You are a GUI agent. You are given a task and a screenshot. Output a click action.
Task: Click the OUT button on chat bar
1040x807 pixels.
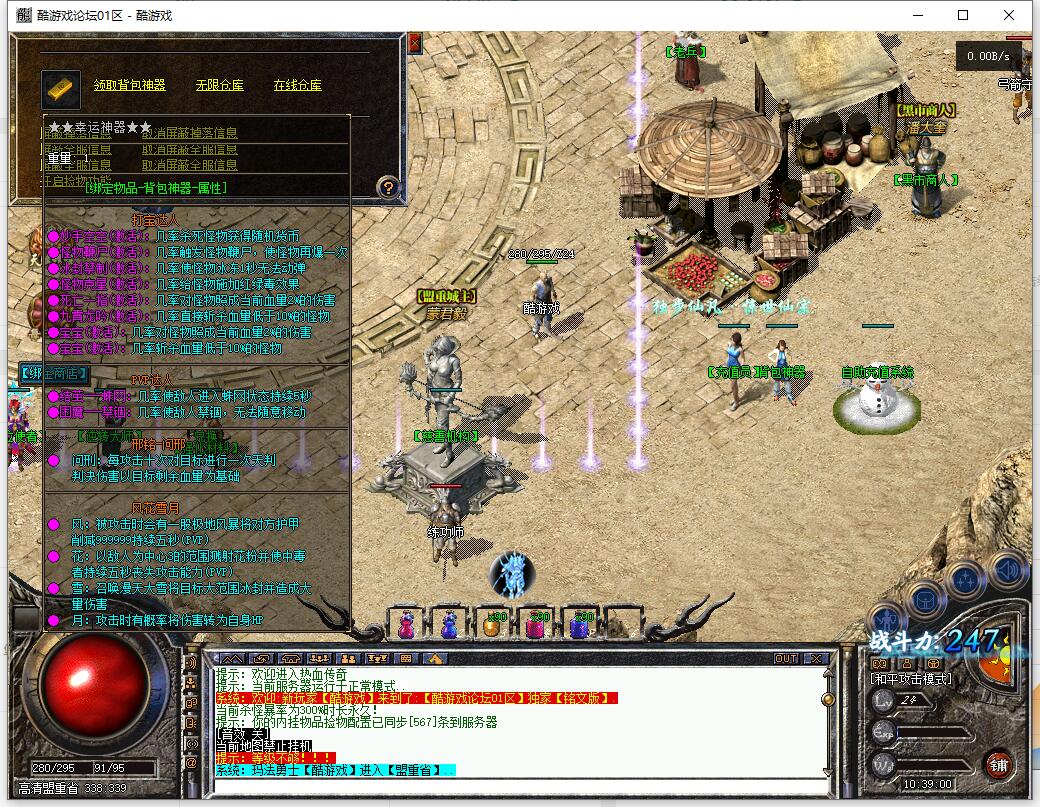point(786,658)
